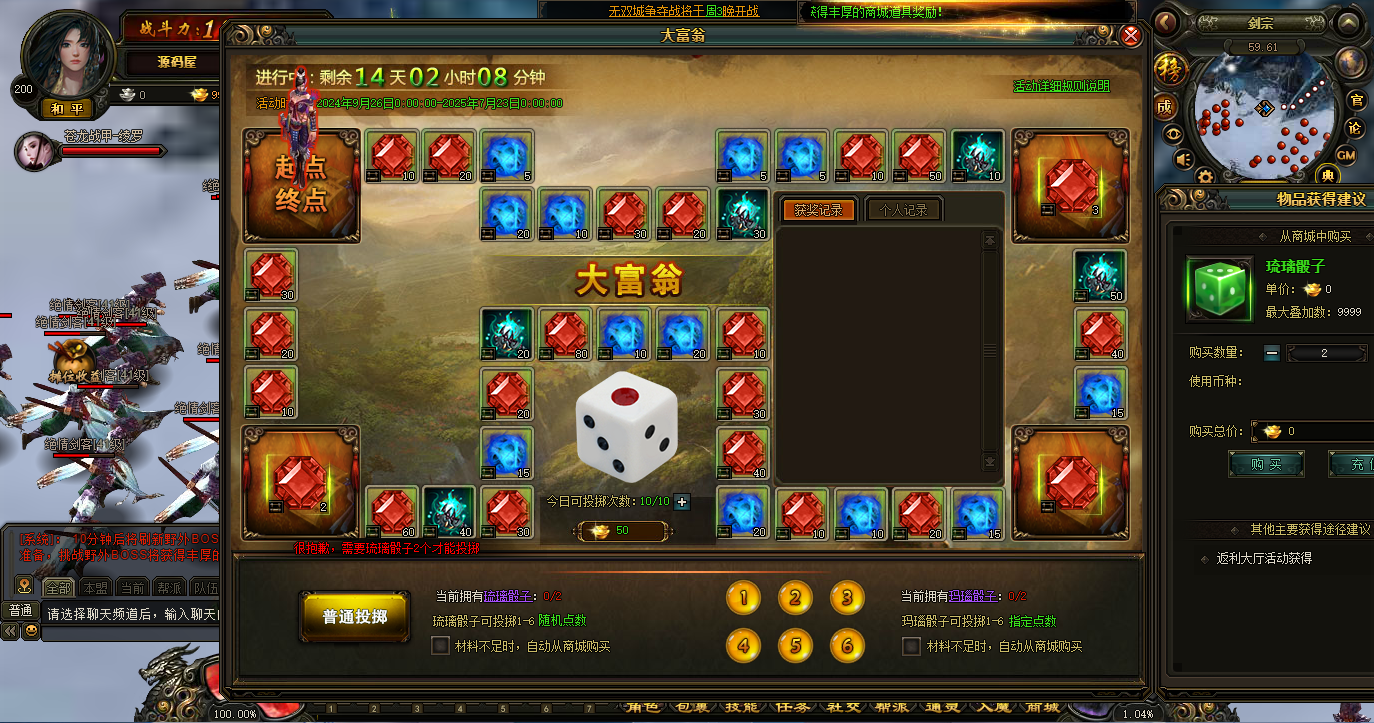The image size is (1374, 723).
Task: Pick dice number 6 gold button
Action: pos(847,645)
